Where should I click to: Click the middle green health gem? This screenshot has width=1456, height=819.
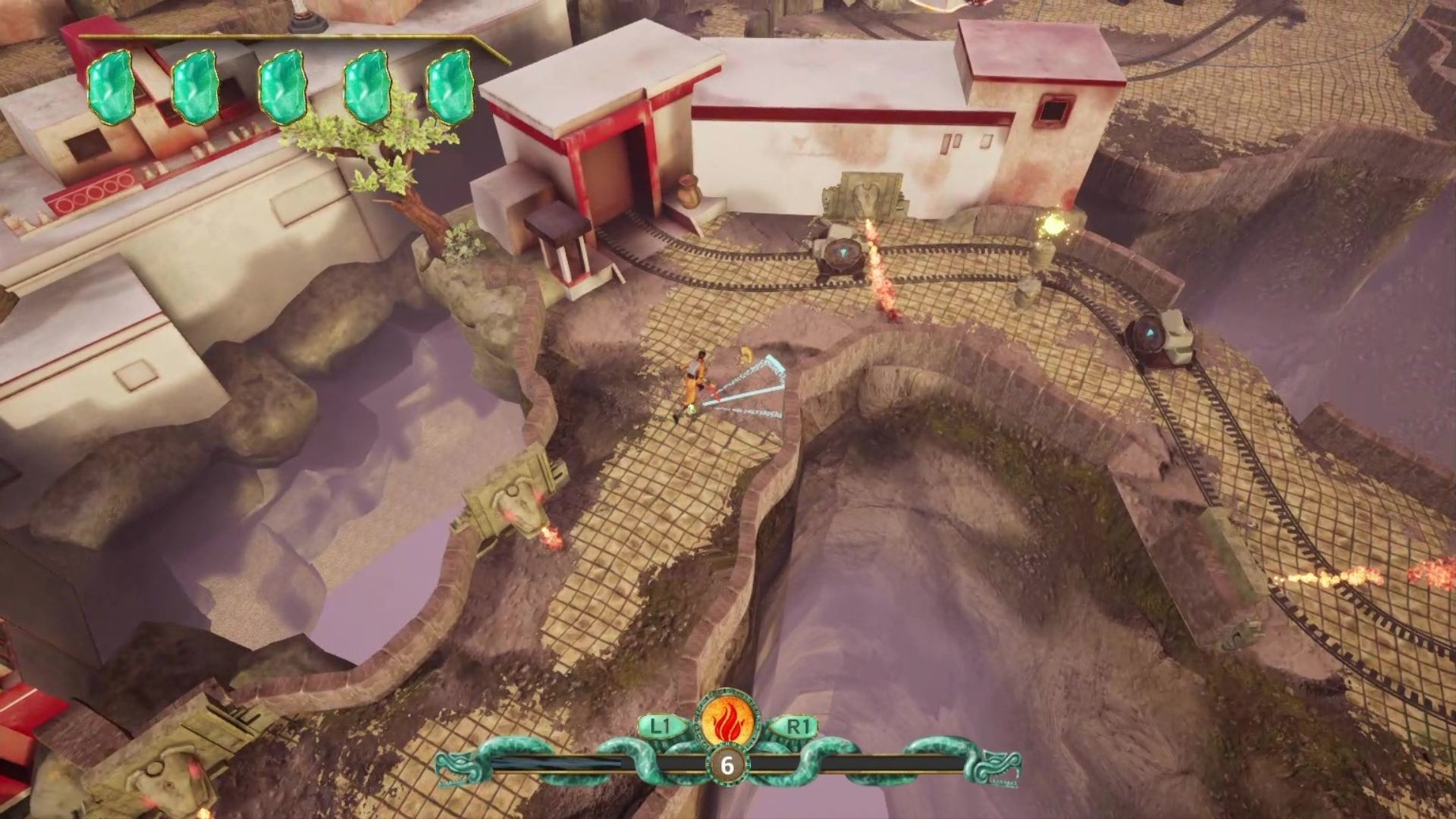pyautogui.click(x=282, y=86)
